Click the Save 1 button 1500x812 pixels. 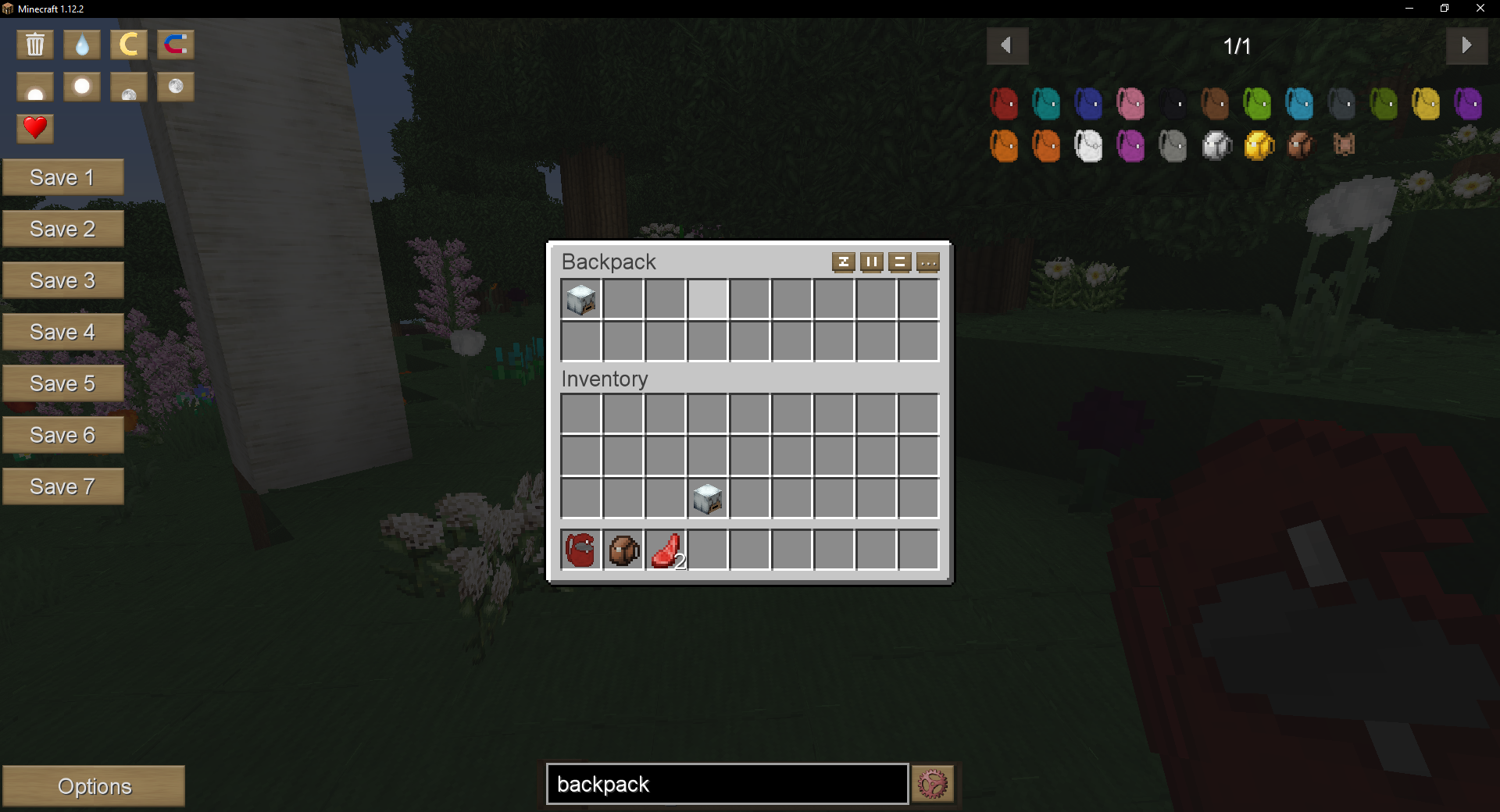(x=63, y=177)
